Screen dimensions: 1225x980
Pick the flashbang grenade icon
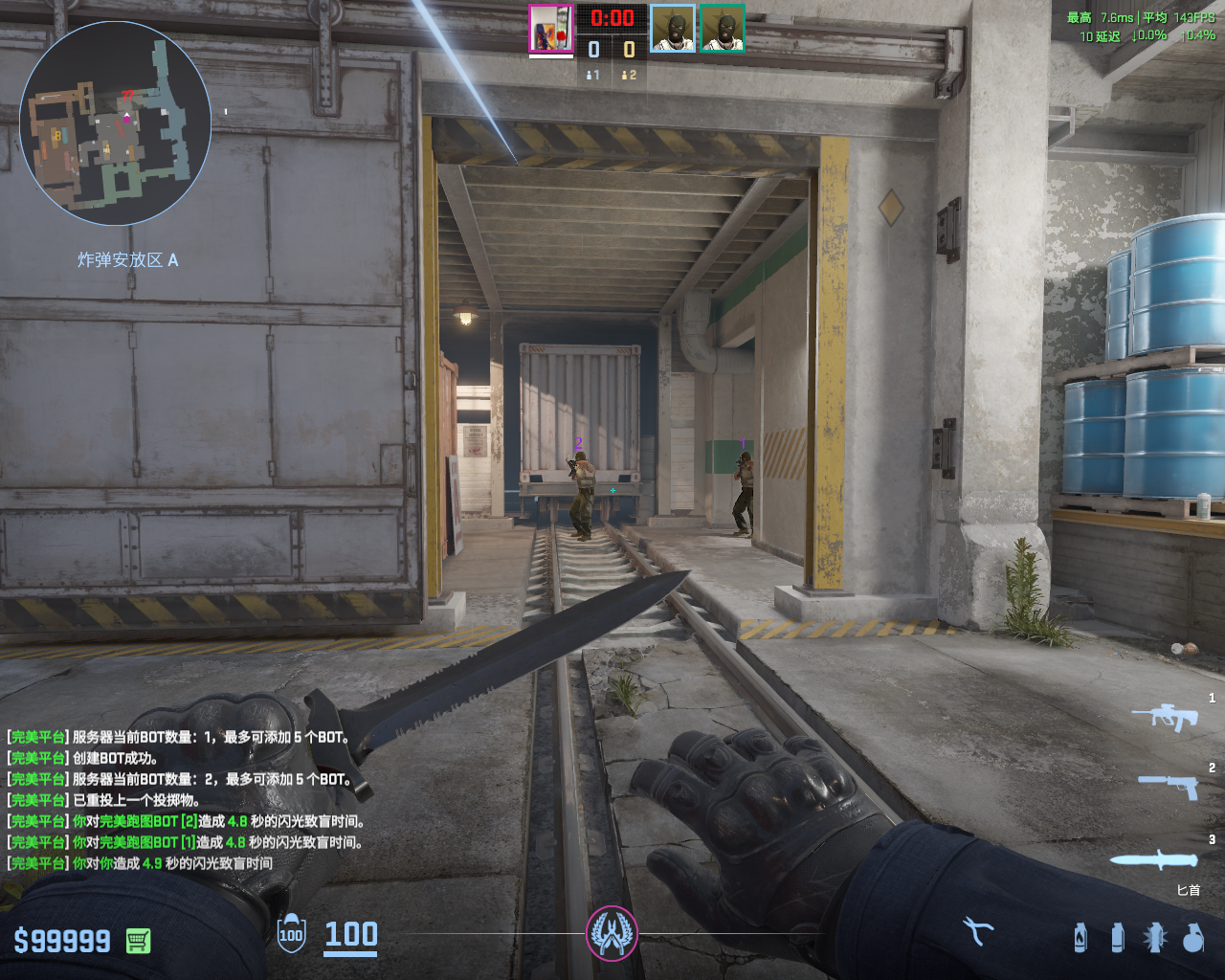(1155, 937)
